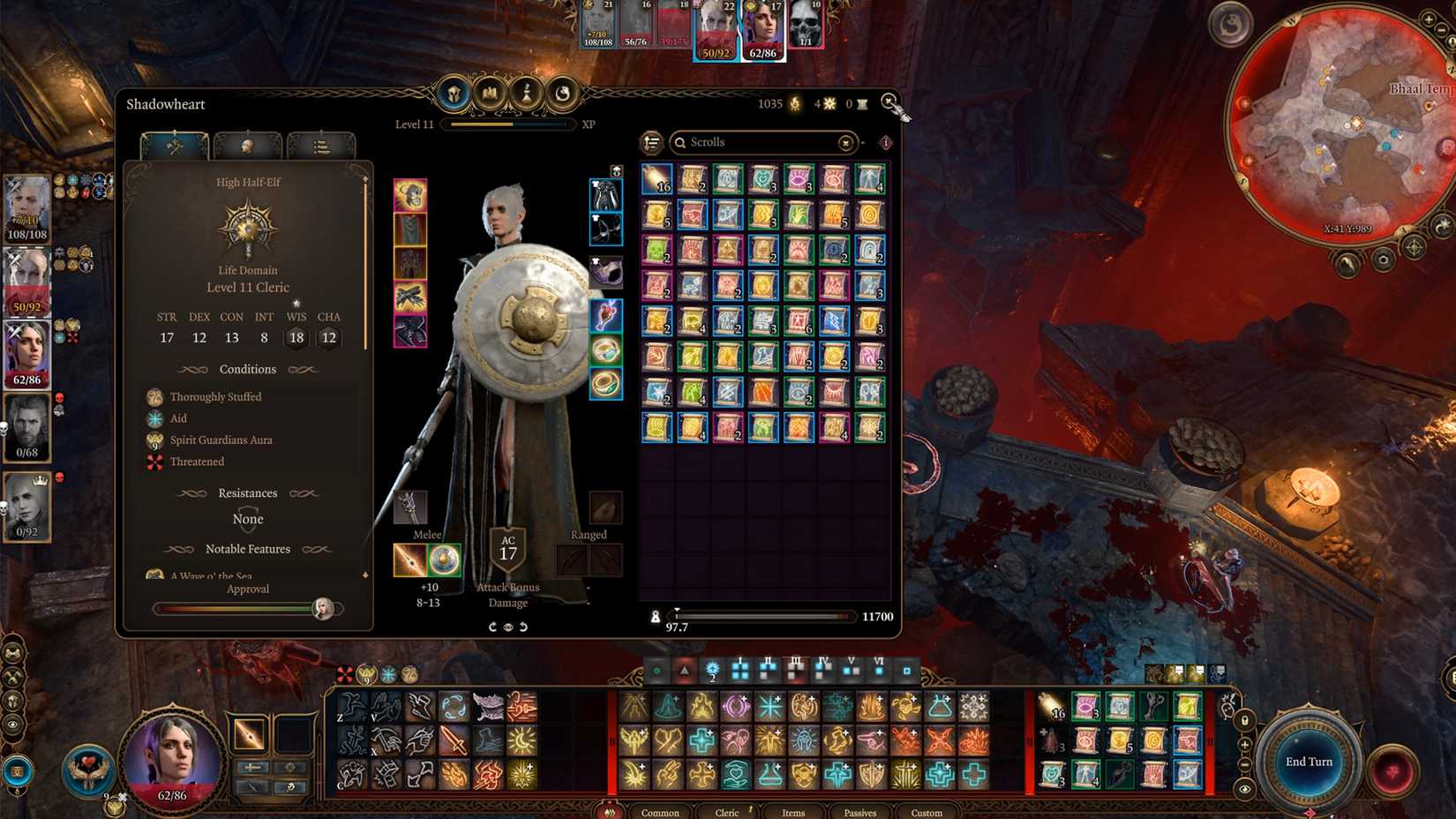Open the inventory filter icon left of the search bar
This screenshot has width=1456, height=819.
[x=650, y=143]
